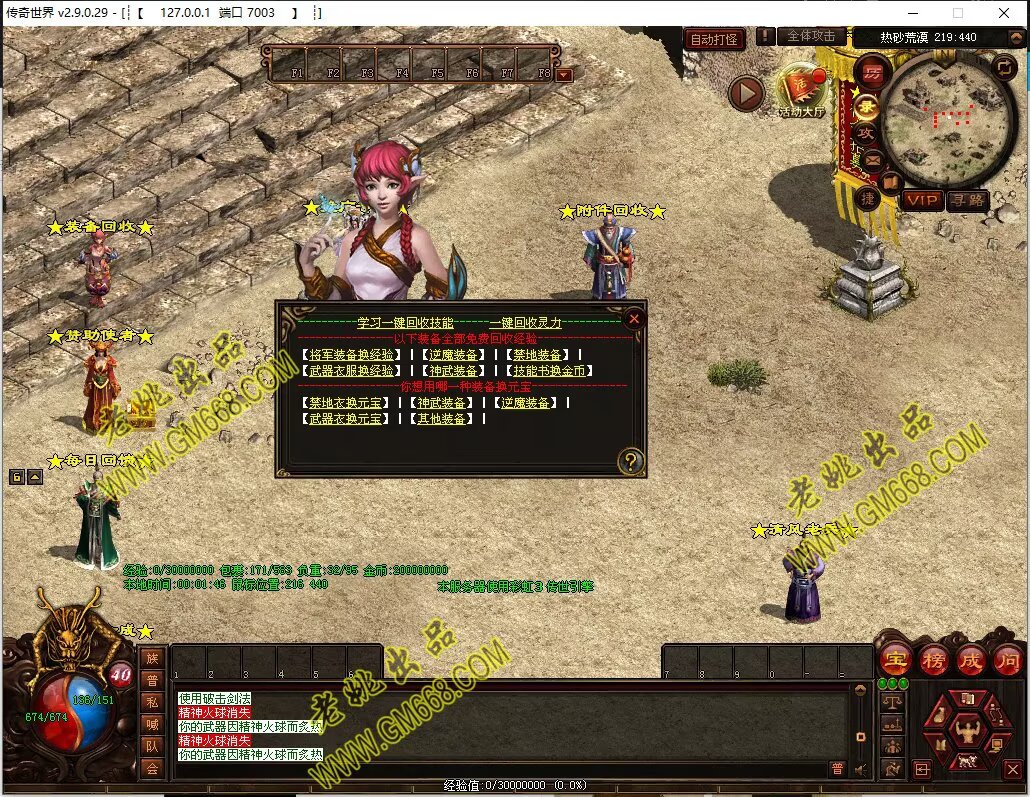The width and height of the screenshot is (1030, 797).
Task: Choose 禁地衣换元宝 exchange option
Action: point(345,403)
